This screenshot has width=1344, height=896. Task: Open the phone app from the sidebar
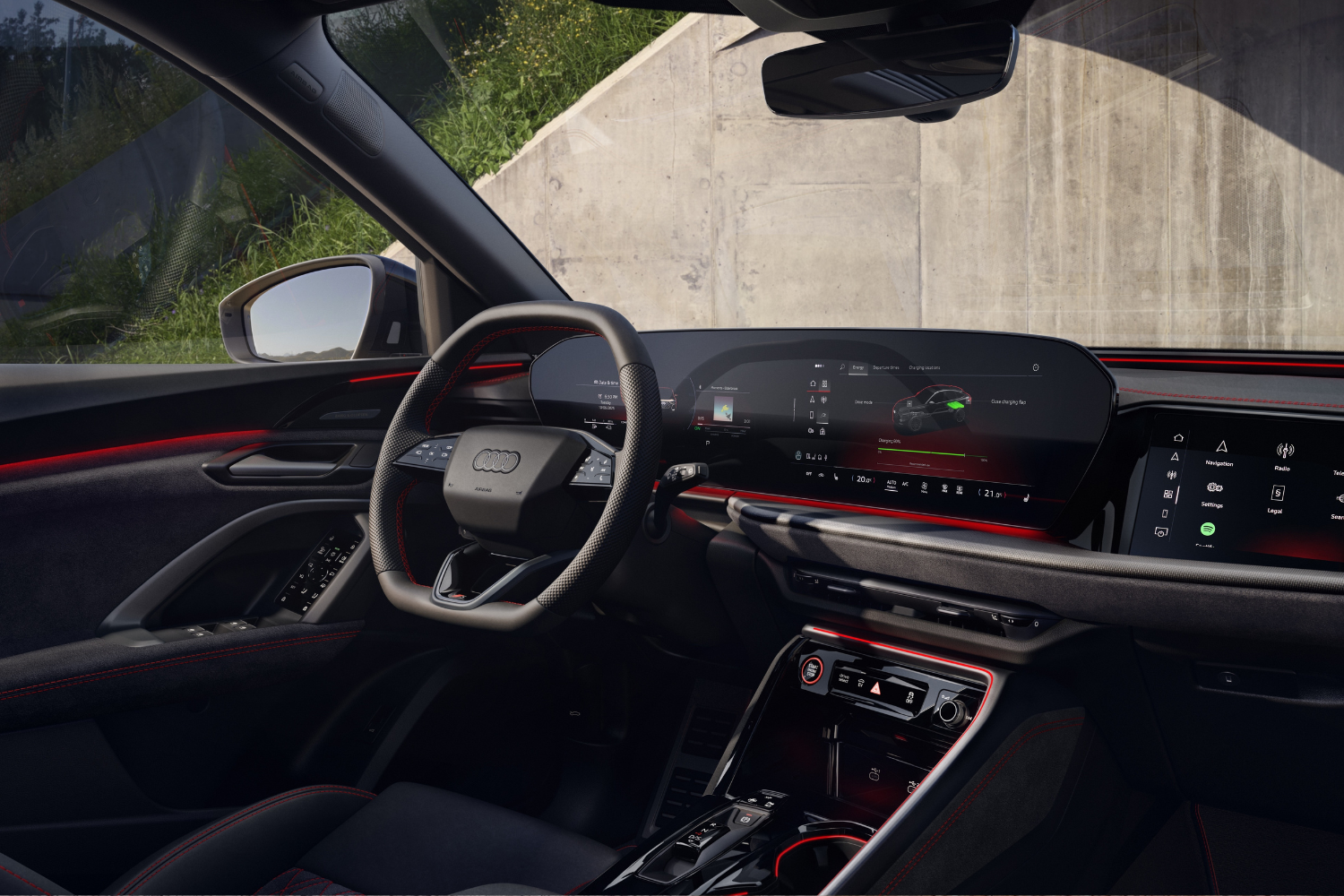[811, 415]
